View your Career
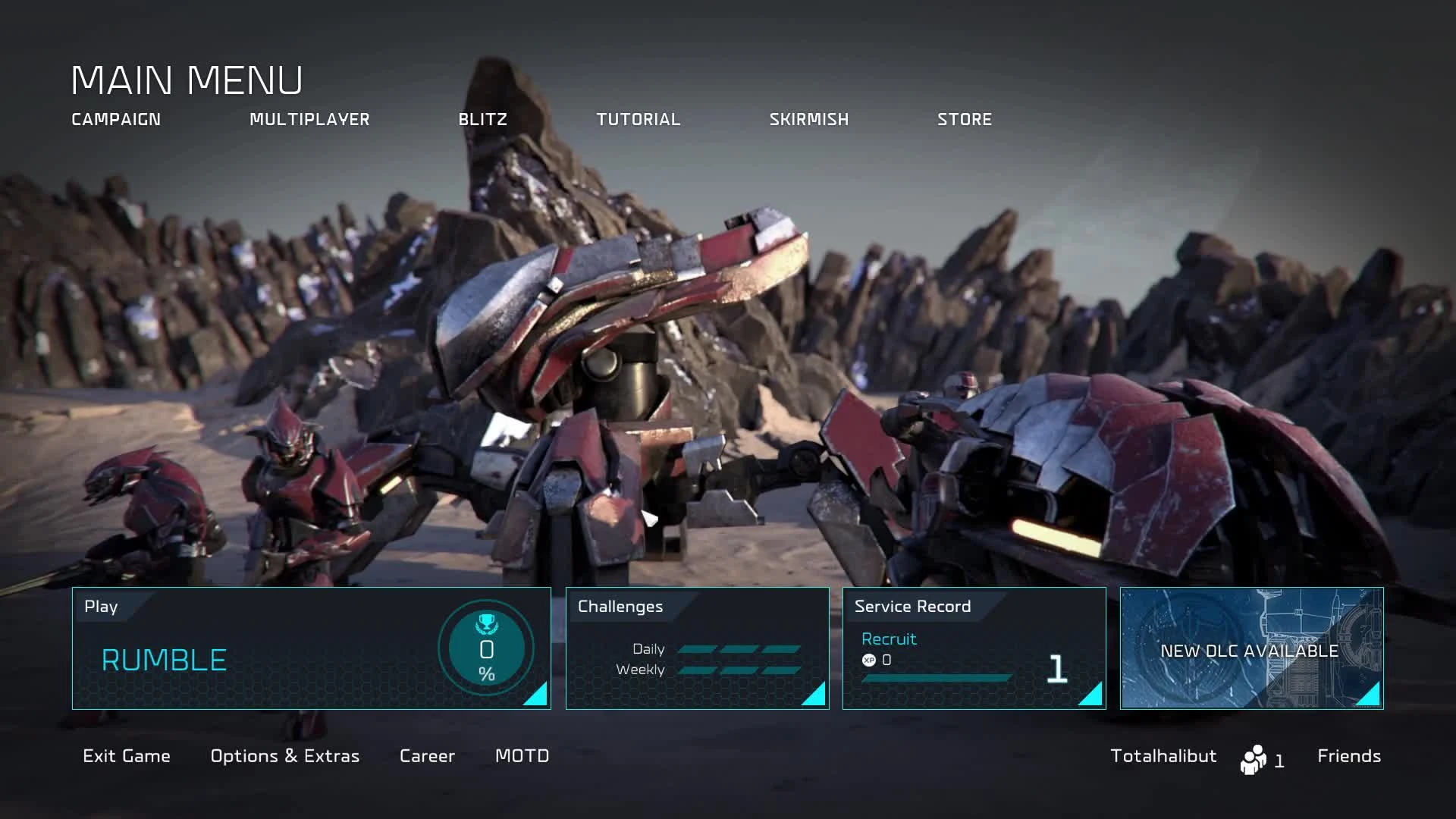Image resolution: width=1456 pixels, height=819 pixels. 427,756
